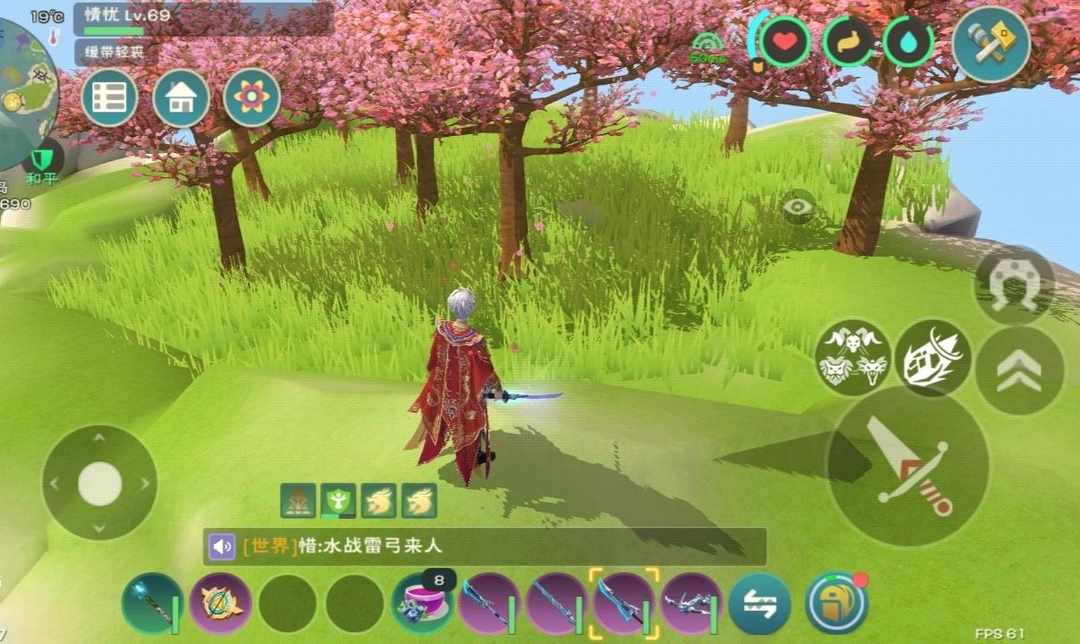
Task: Open the hammer and axe crafting menu
Action: (x=990, y=43)
